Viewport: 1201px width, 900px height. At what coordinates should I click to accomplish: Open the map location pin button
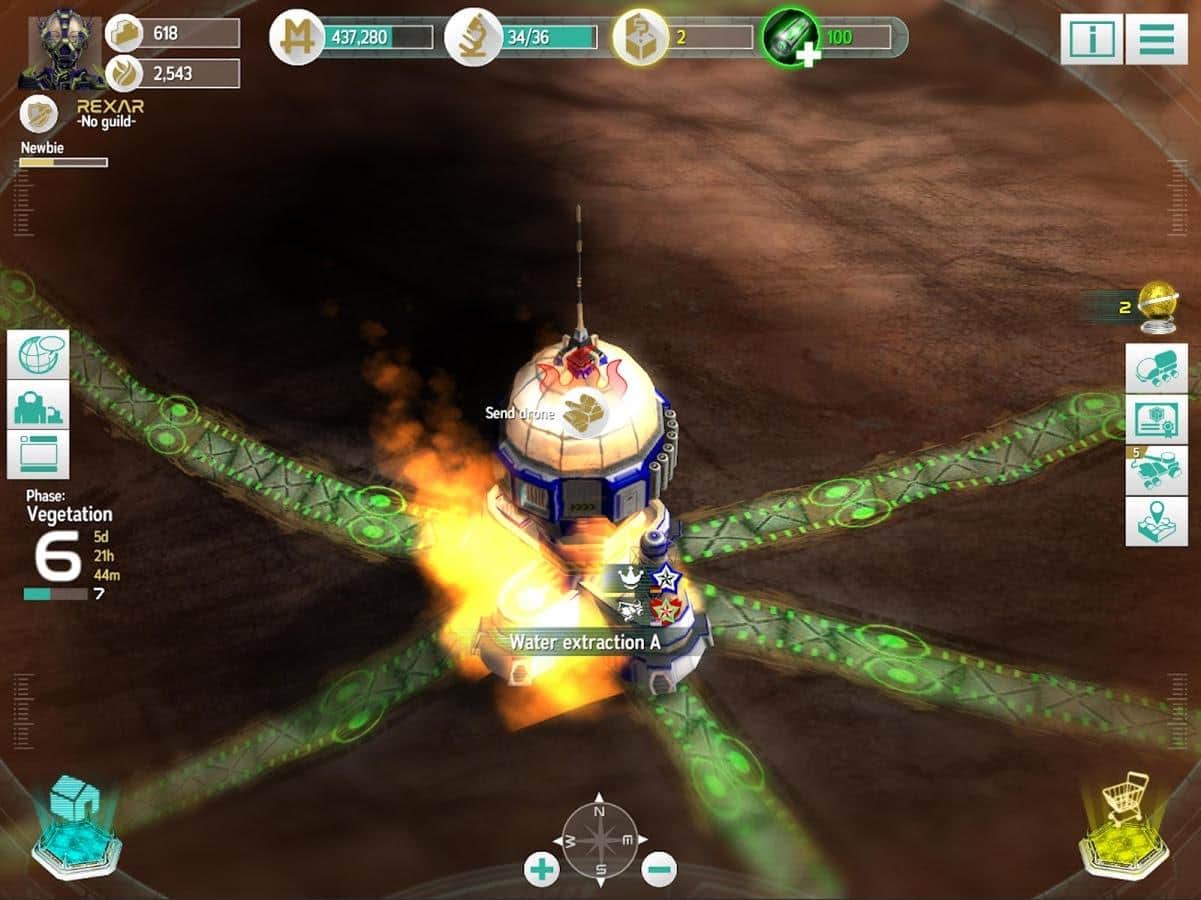pos(1156,521)
